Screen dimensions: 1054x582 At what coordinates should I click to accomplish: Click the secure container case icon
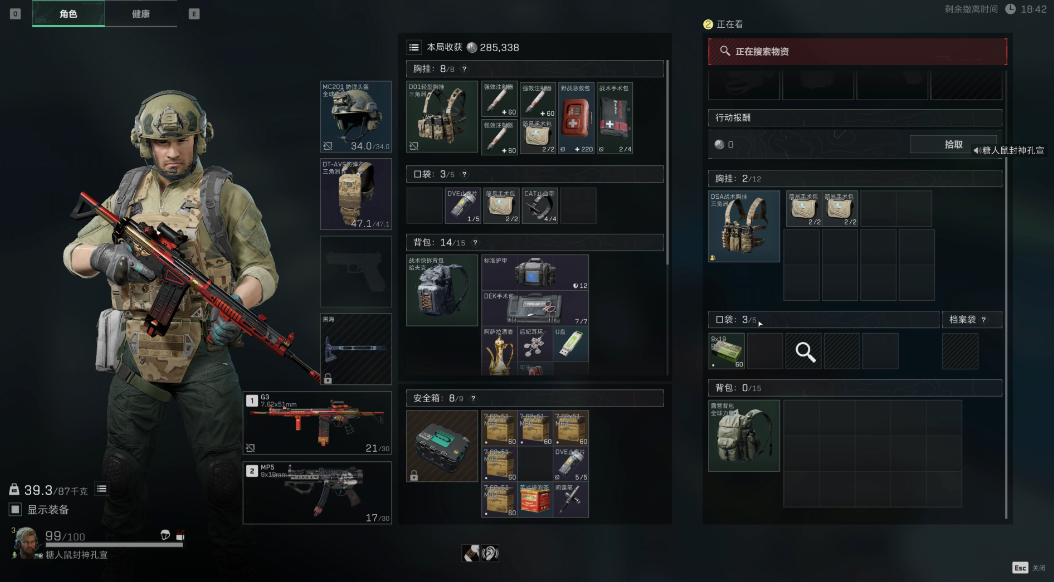(x=442, y=446)
